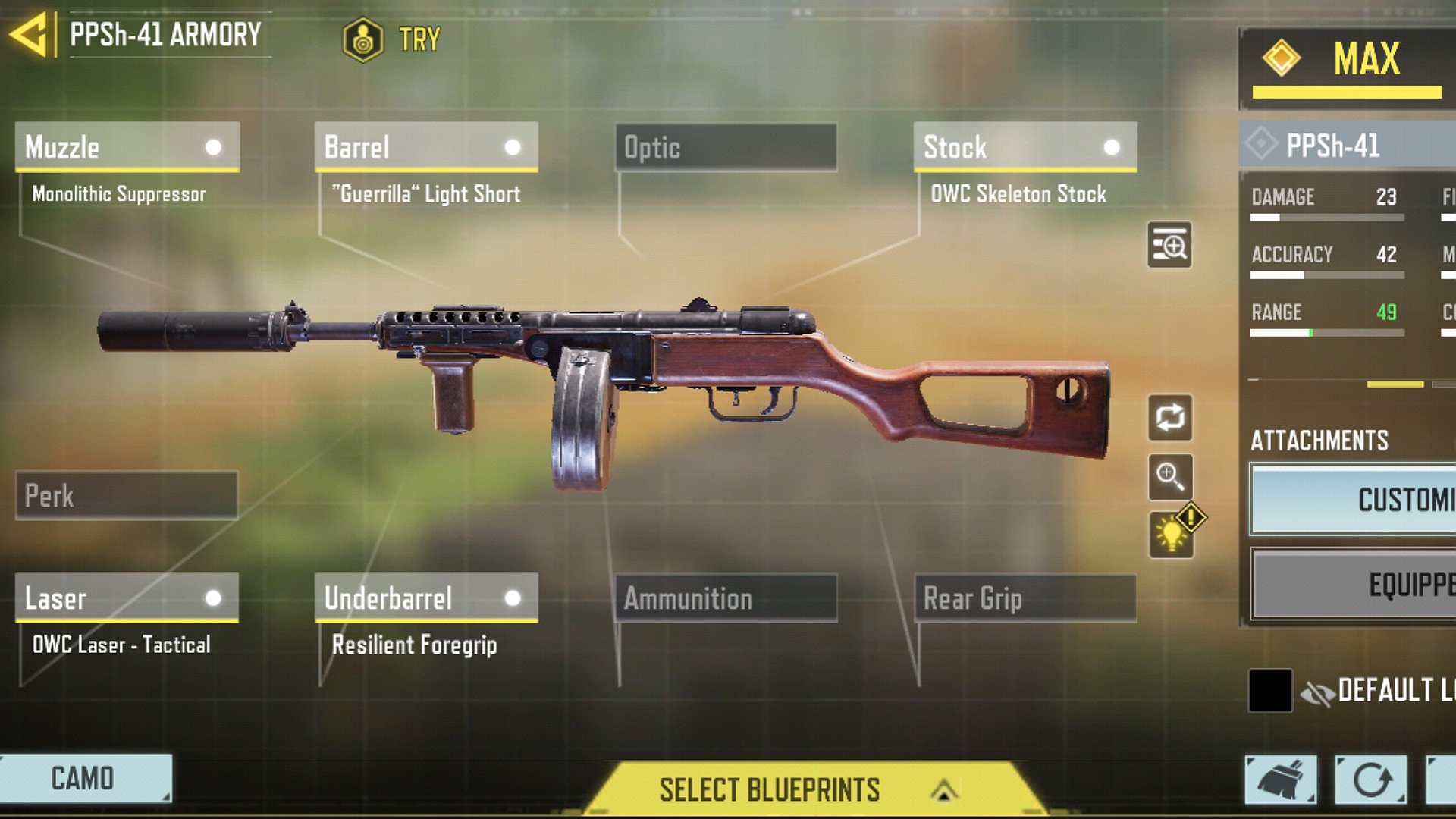This screenshot has height=819, width=1456.
Task: Clear attachments with the broom button
Action: pos(1280,779)
